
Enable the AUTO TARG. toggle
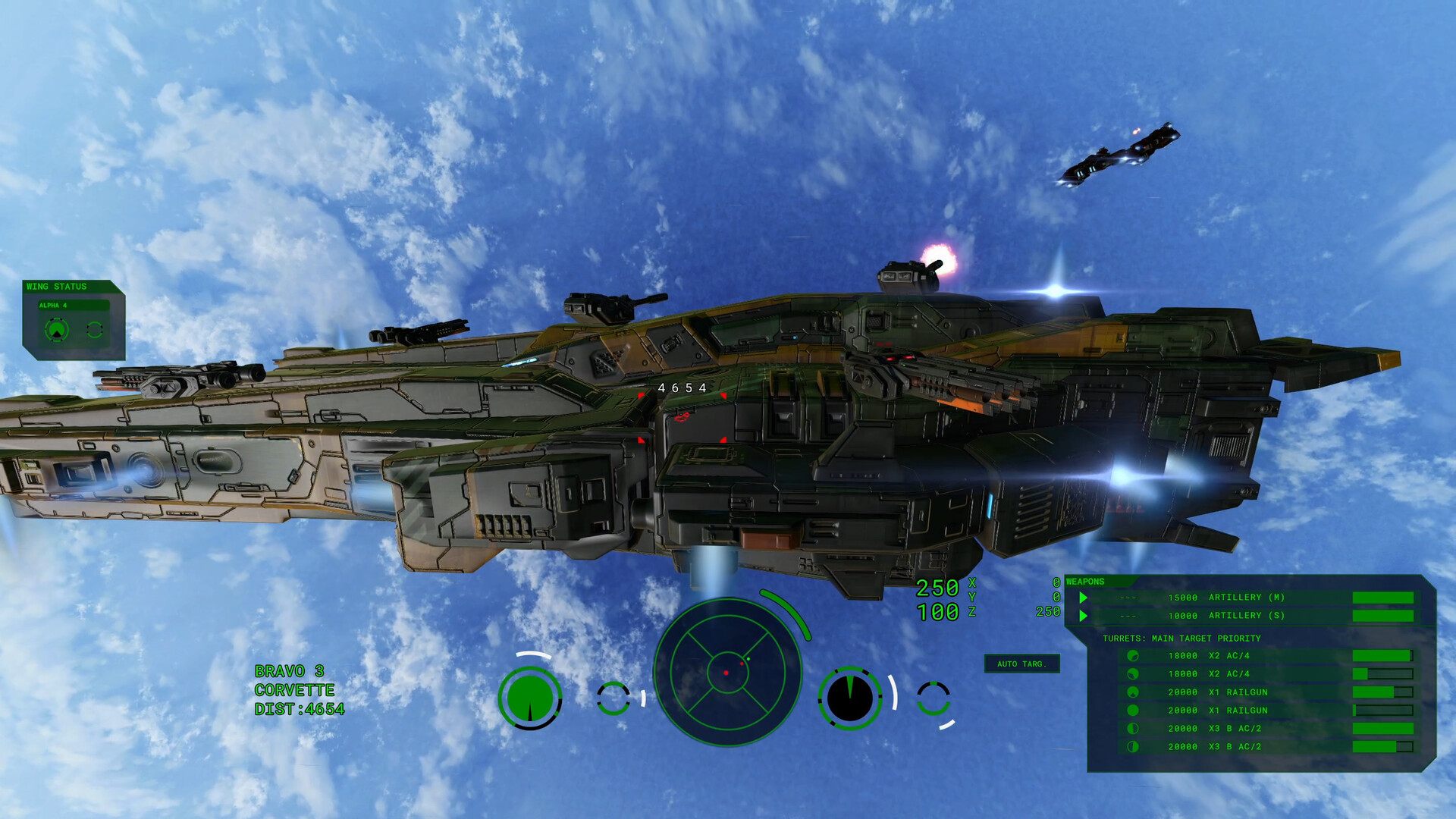pyautogui.click(x=1022, y=664)
